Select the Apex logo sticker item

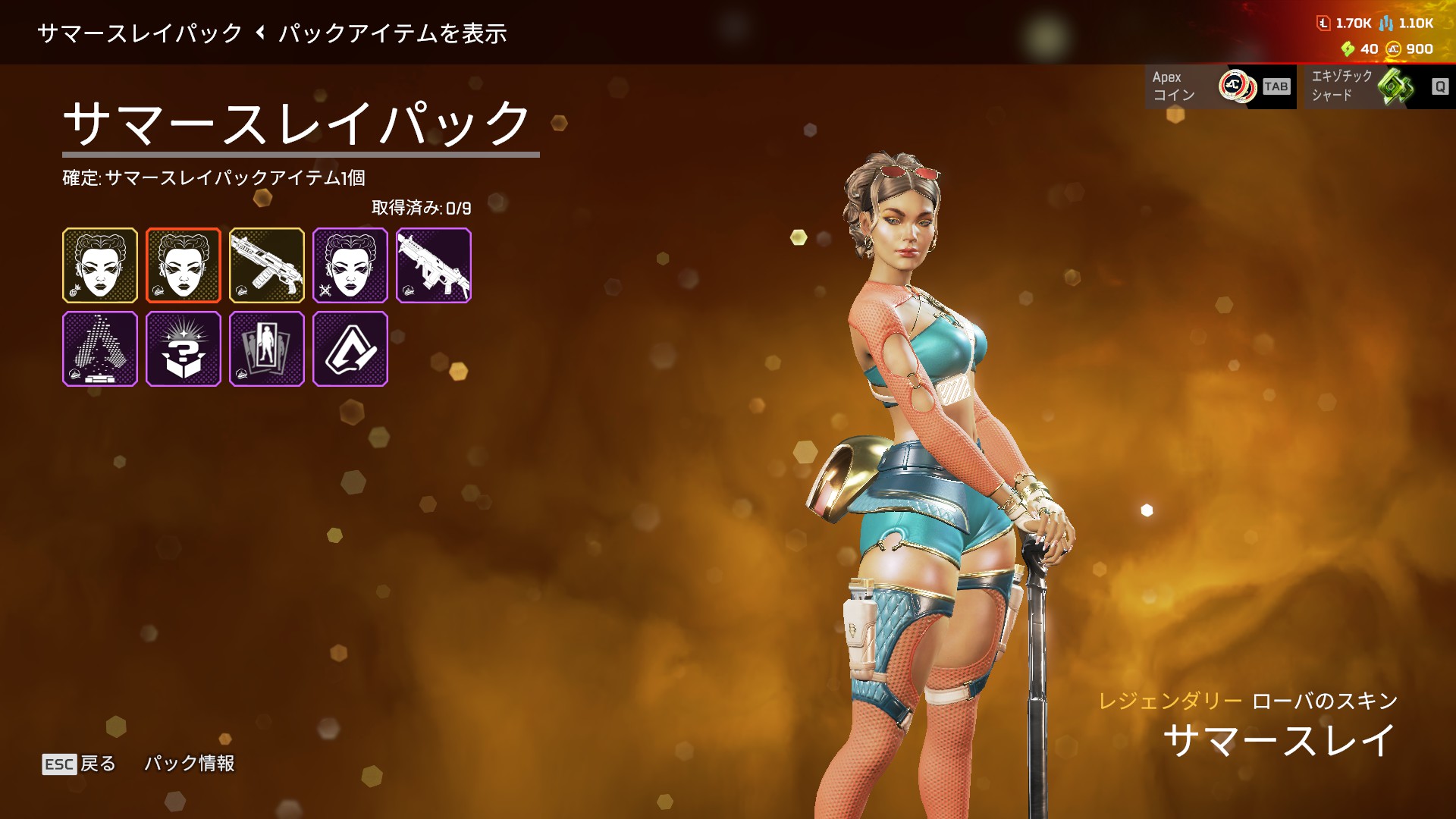tap(350, 349)
